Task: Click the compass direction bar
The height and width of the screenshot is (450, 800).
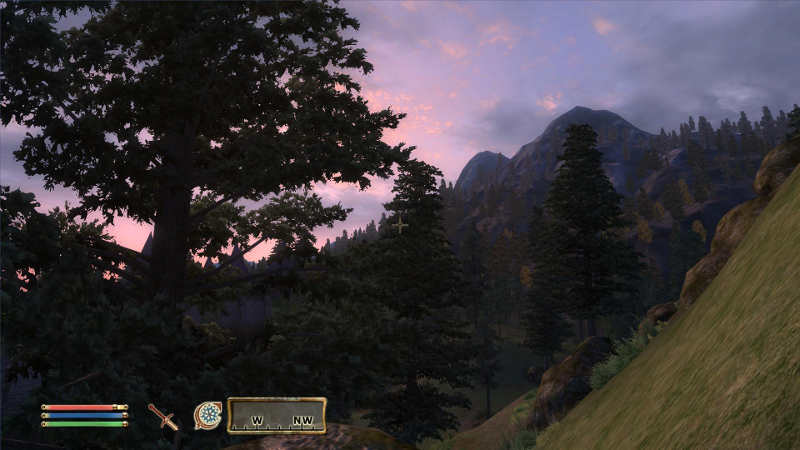Action: click(277, 415)
